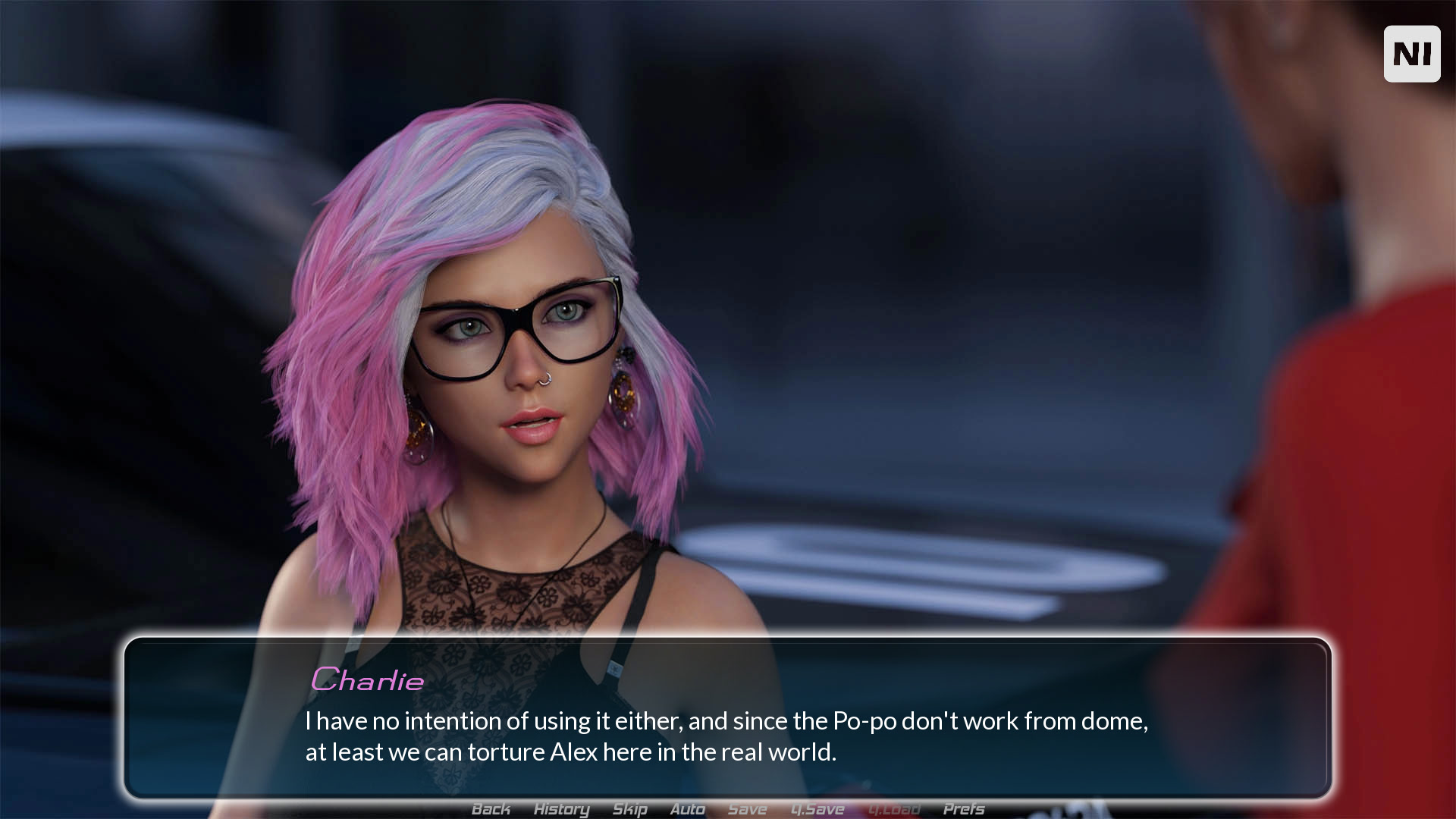Viewport: 1456px width, 819px height.
Task: Open the dialogue History log
Action: 561,809
